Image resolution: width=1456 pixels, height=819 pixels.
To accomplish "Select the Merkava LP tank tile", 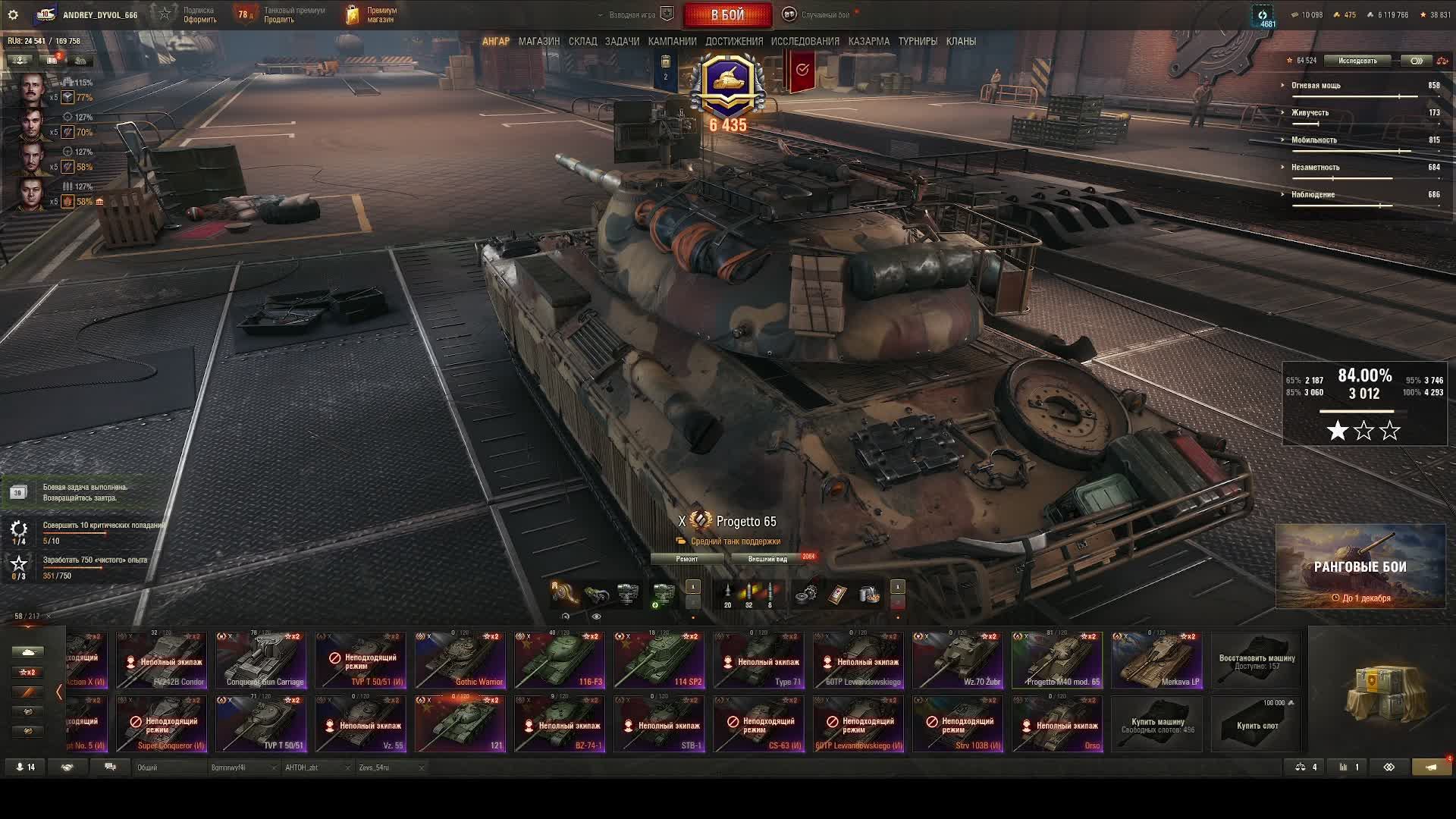I will pyautogui.click(x=1156, y=661).
